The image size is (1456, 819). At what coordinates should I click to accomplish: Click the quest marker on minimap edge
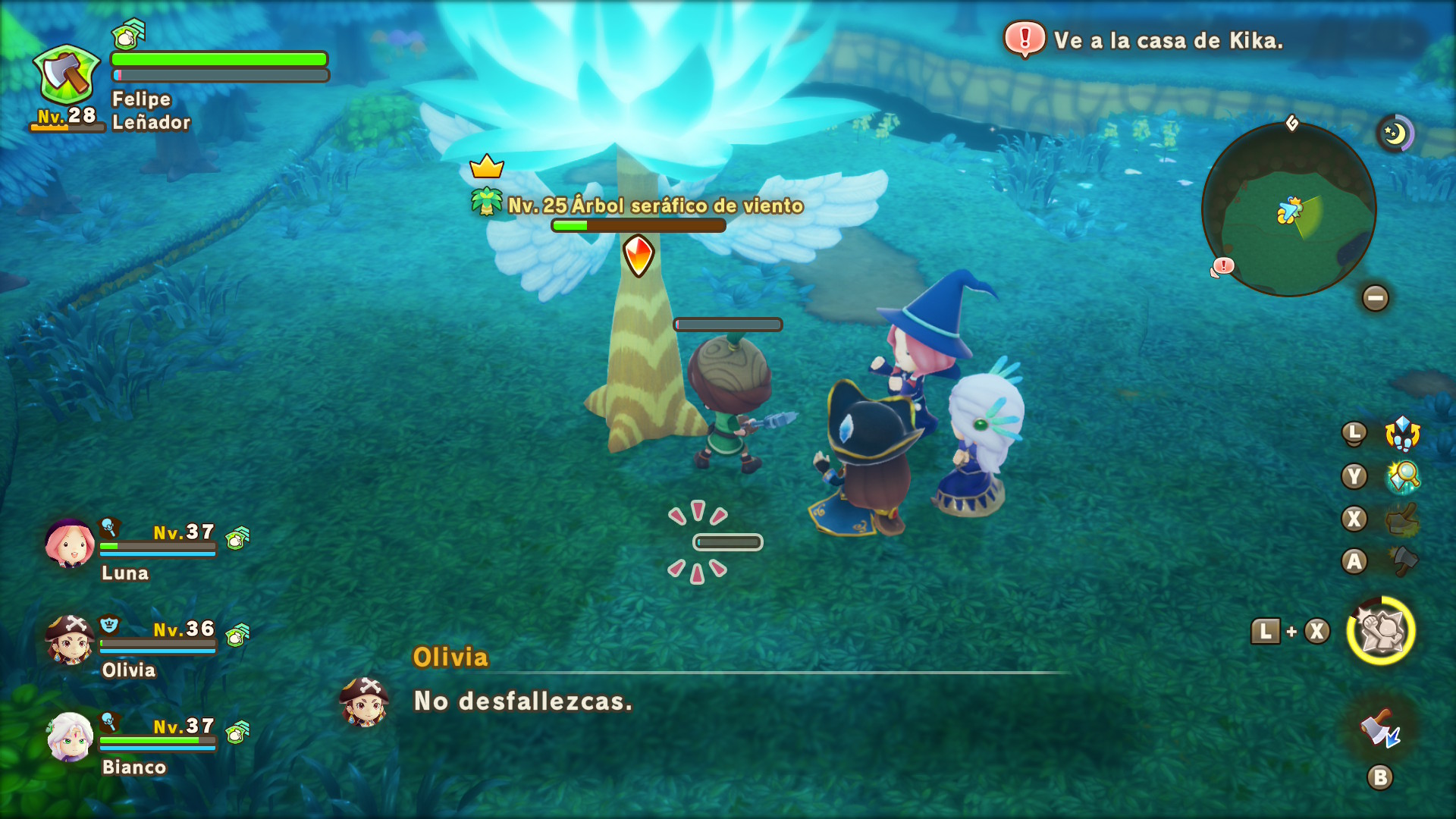(1222, 266)
